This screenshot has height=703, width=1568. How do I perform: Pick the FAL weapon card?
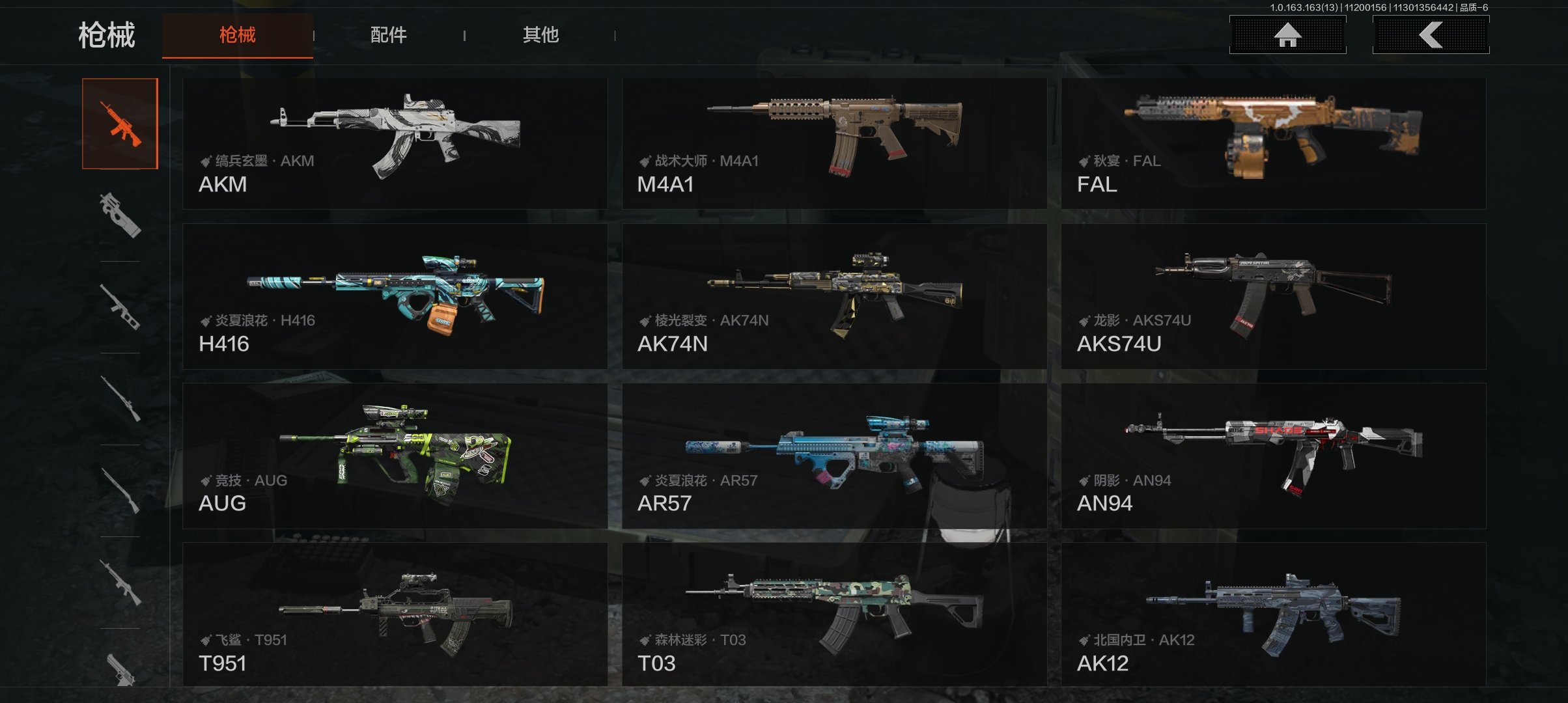coord(1273,144)
